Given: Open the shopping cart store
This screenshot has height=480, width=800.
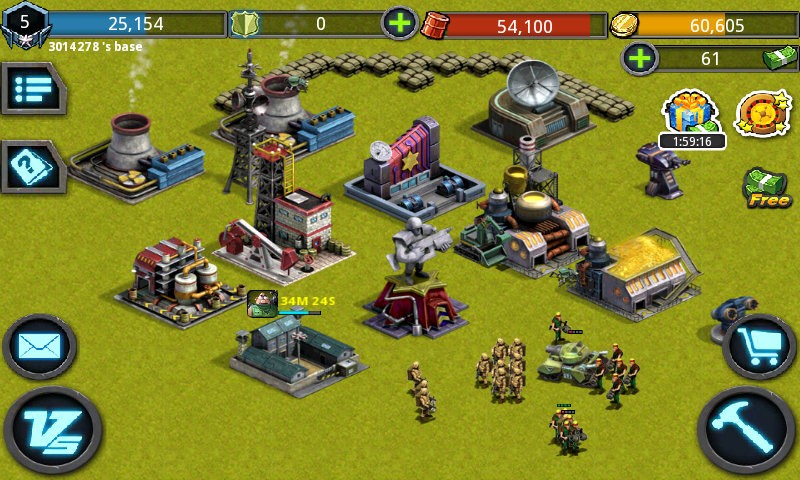Looking at the screenshot, I should 758,346.
